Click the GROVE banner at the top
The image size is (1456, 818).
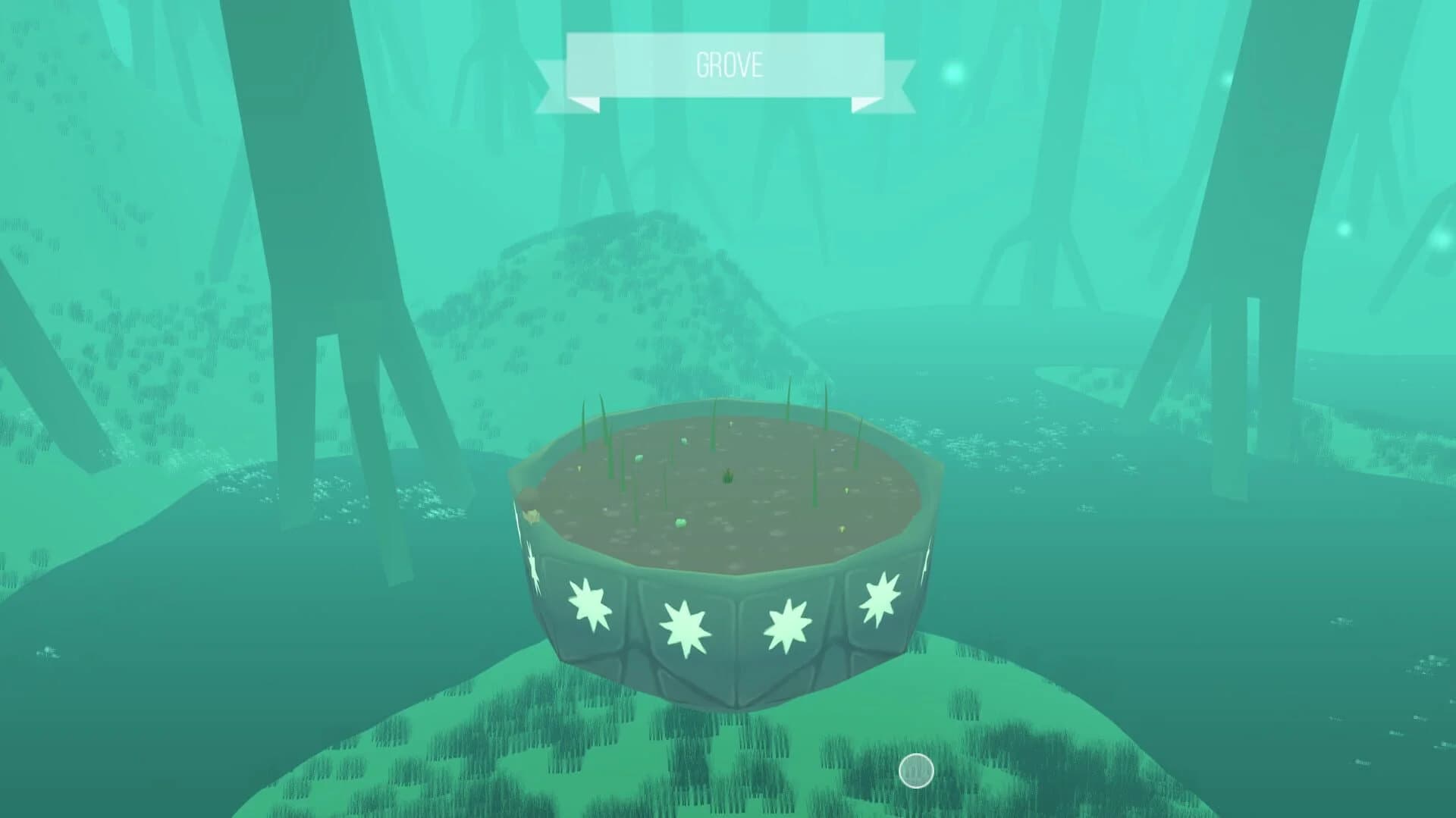(726, 64)
